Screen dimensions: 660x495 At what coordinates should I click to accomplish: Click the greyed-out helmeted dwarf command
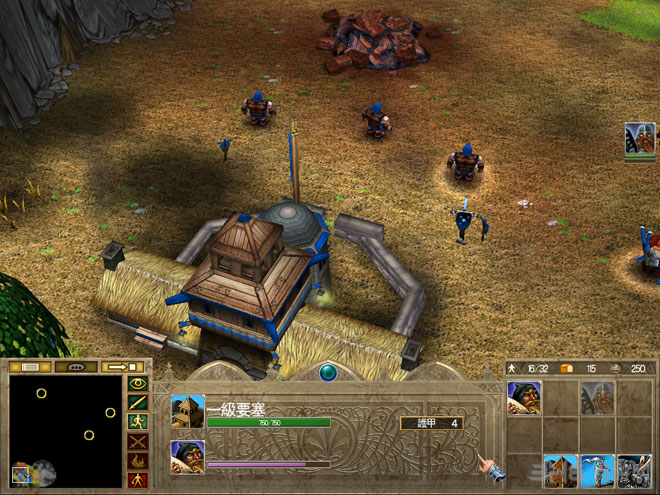click(597, 398)
